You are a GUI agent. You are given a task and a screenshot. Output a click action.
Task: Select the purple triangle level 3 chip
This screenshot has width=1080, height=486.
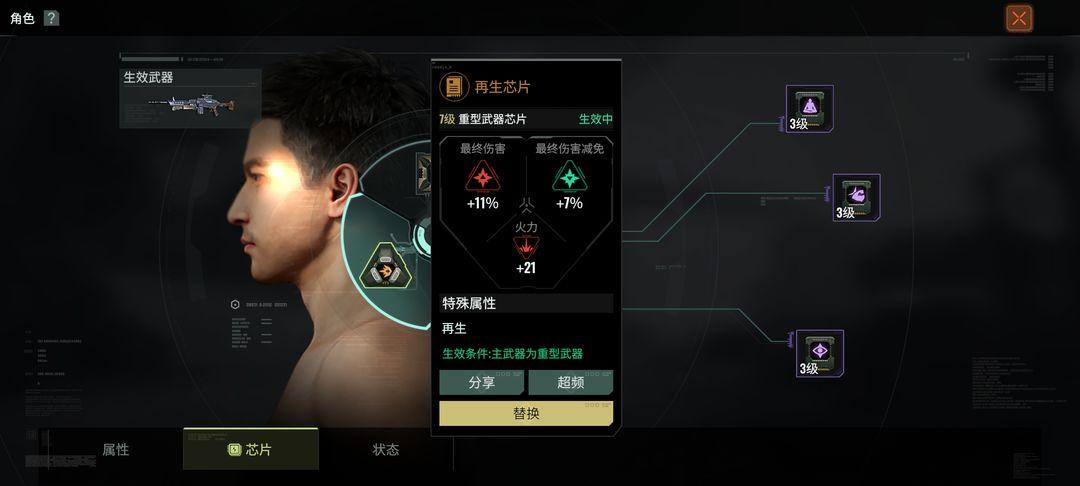point(809,108)
